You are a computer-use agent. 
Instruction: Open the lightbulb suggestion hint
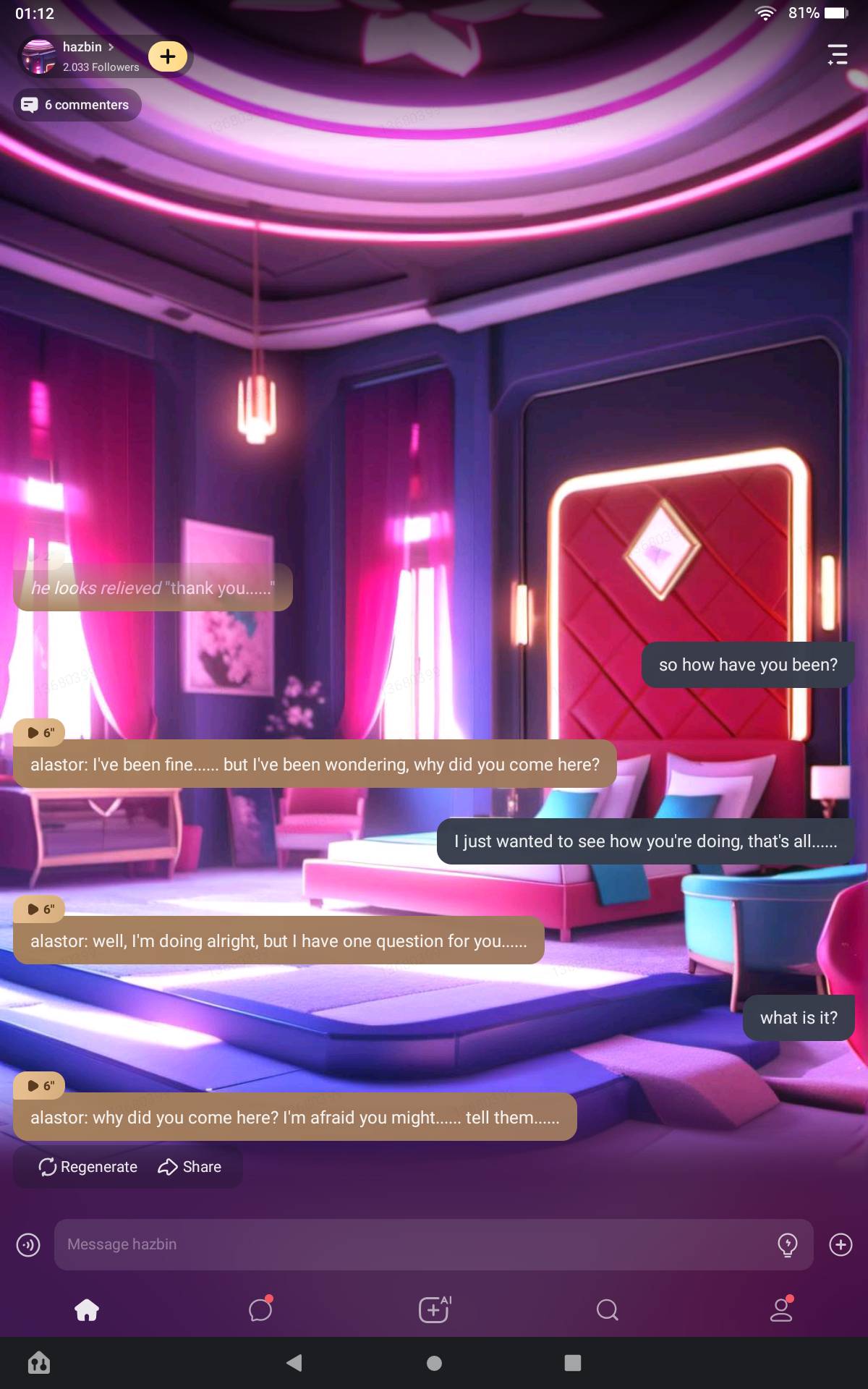(787, 1244)
